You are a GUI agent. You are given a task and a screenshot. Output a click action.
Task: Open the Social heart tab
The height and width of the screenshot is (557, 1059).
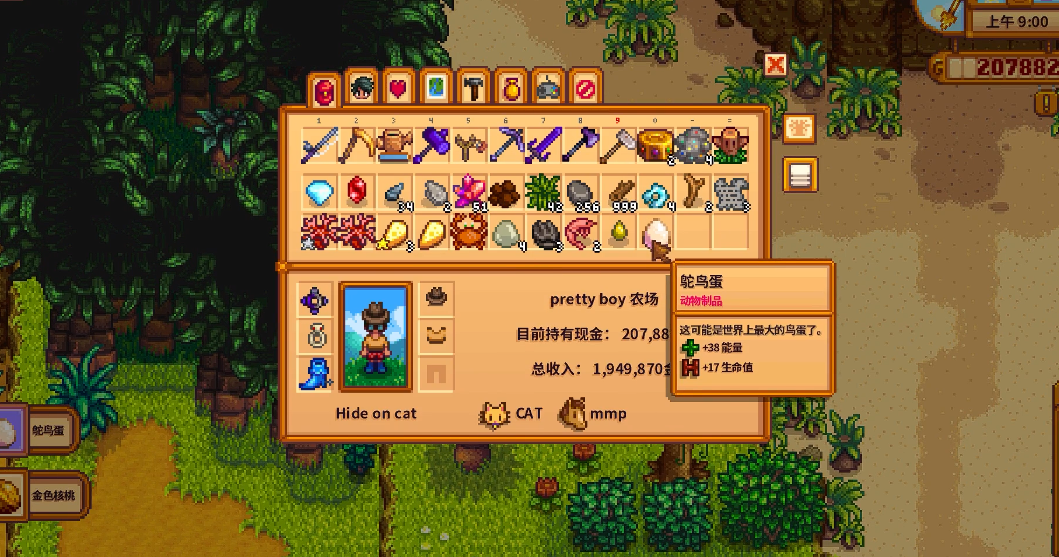coord(398,88)
